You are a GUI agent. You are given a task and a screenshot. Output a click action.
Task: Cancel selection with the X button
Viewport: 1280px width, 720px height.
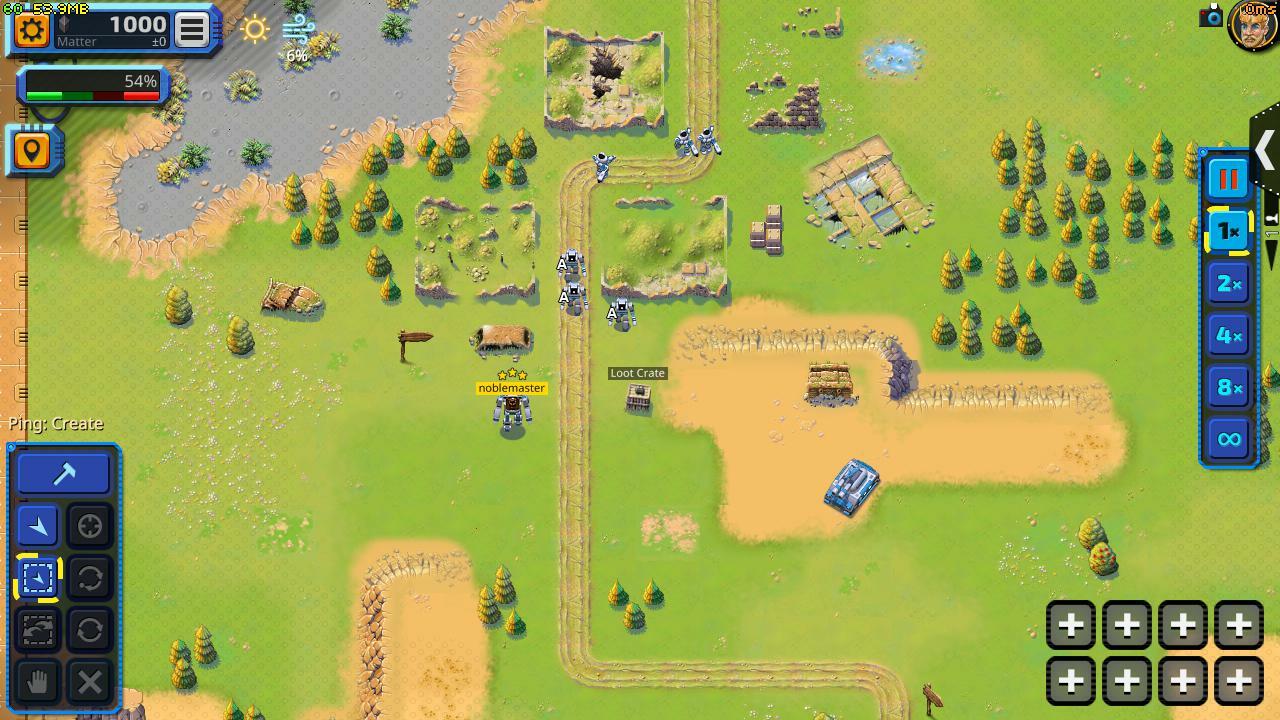click(x=89, y=683)
